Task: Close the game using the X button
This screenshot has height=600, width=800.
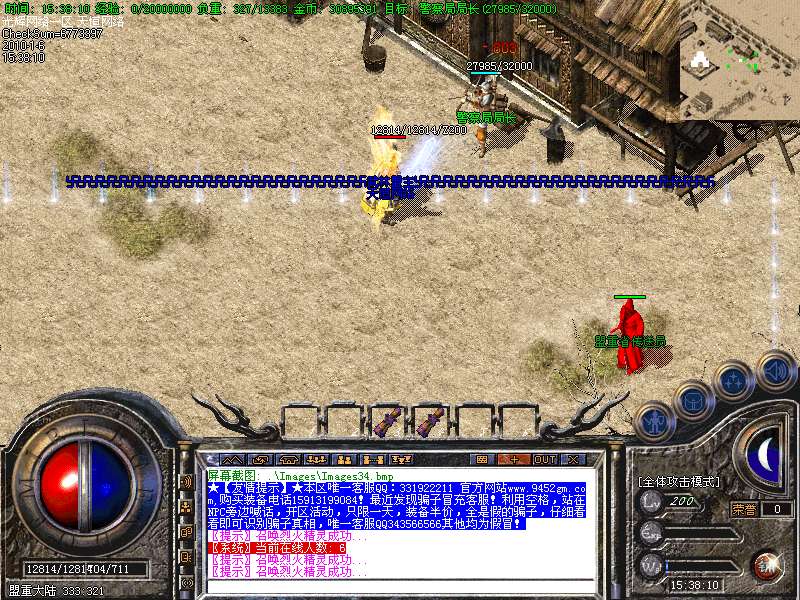Action: (x=573, y=459)
